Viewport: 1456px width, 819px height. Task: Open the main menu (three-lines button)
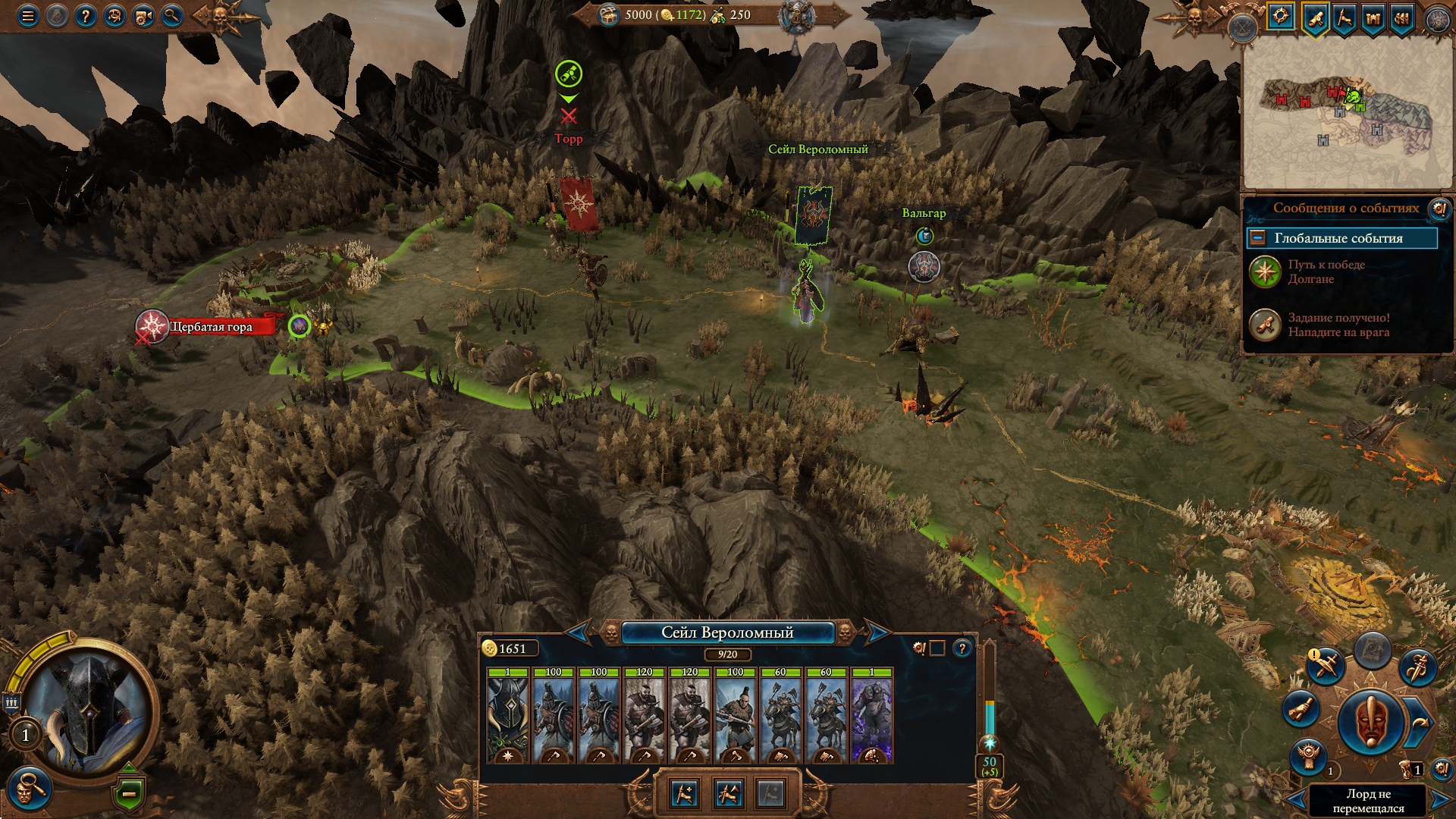28,15
